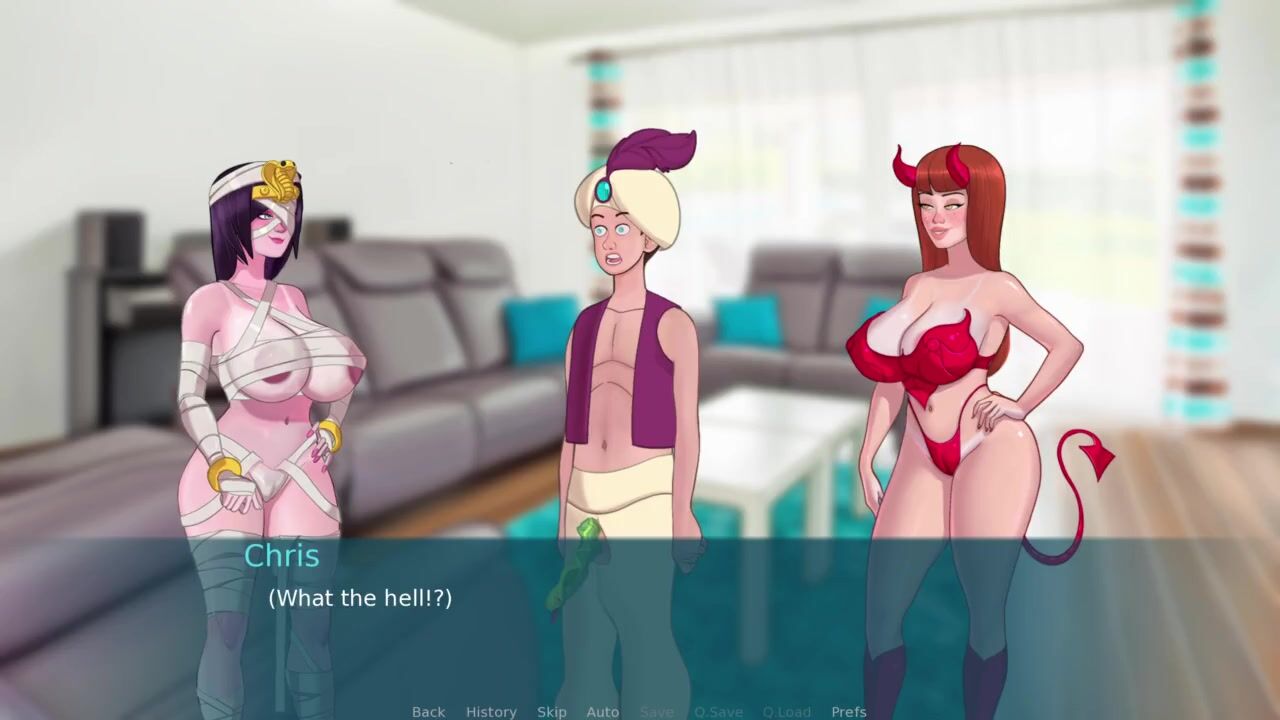Open the Save screen
Screen dimensions: 1280x720
point(656,711)
